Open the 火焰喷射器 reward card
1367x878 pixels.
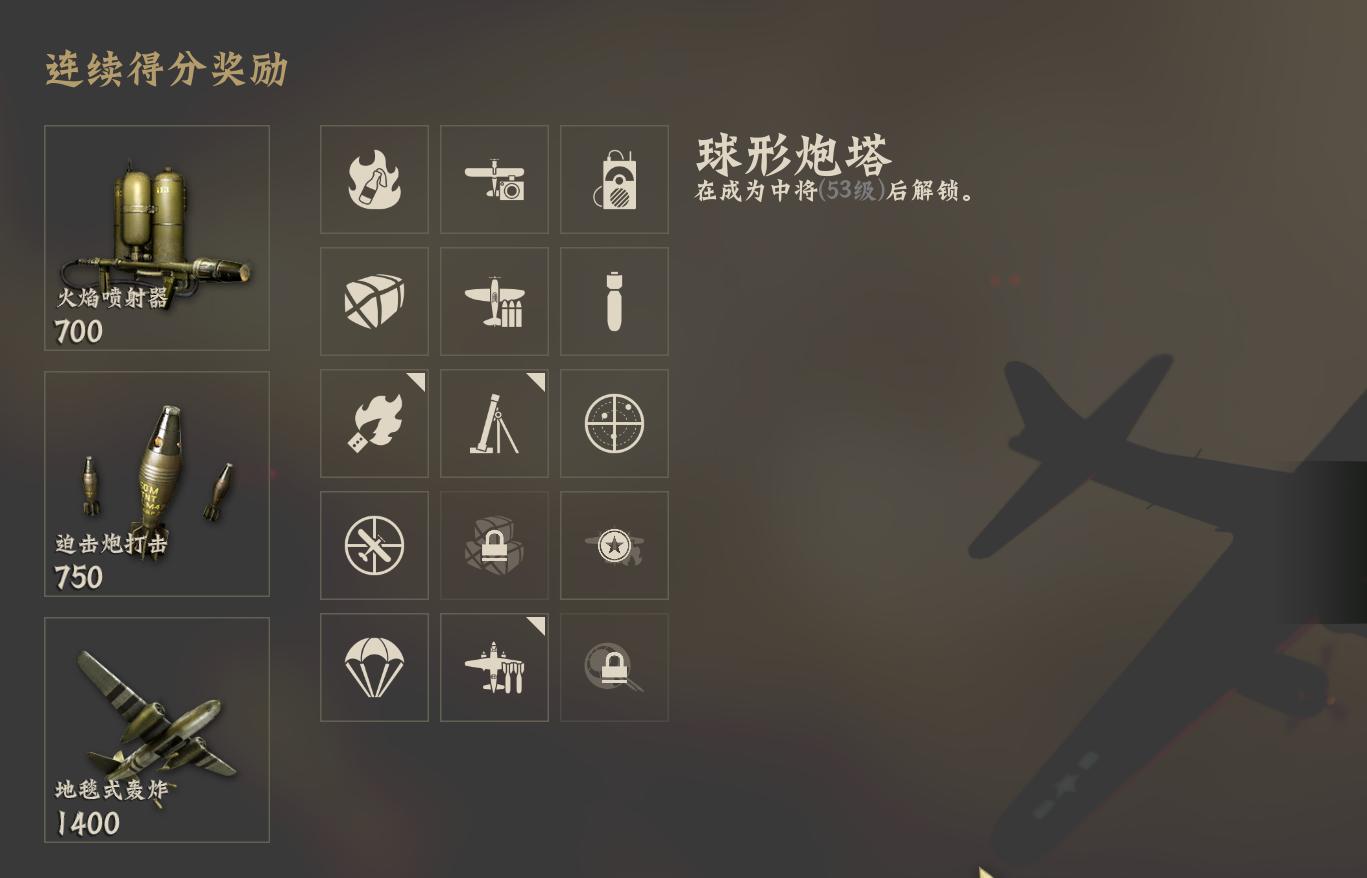tap(156, 238)
